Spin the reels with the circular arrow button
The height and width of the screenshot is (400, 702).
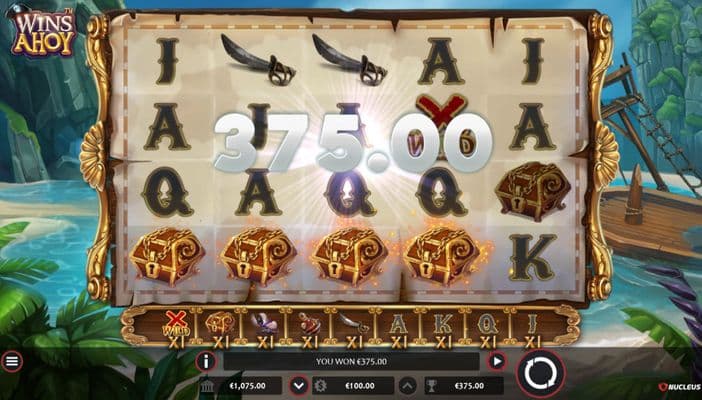point(540,374)
